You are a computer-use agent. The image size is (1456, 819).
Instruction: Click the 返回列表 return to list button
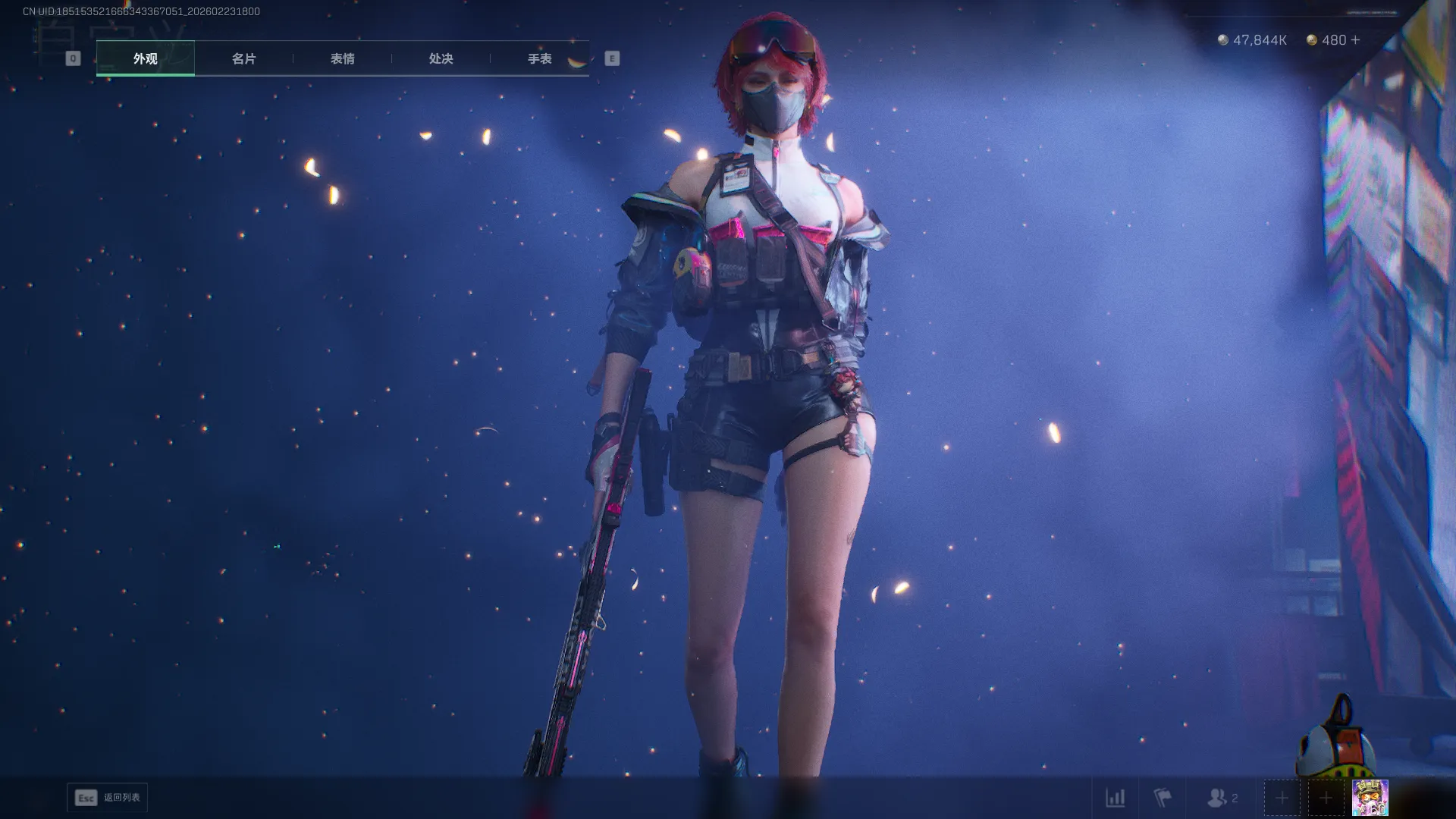pos(108,798)
